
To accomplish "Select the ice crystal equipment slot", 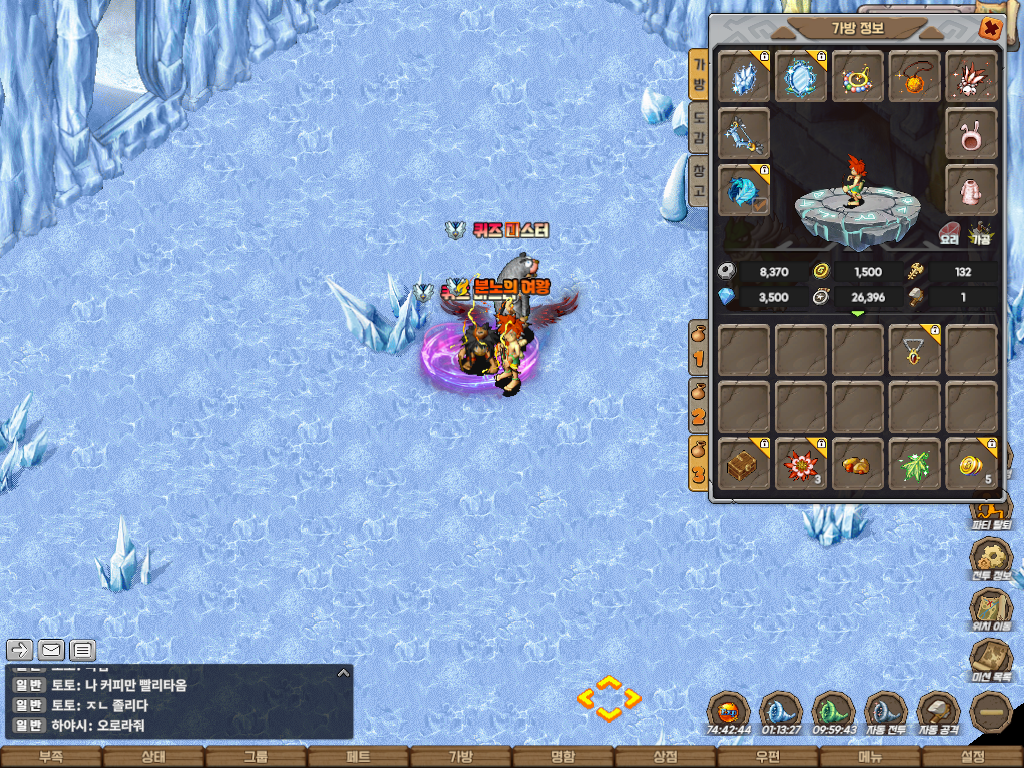I will tap(744, 77).
